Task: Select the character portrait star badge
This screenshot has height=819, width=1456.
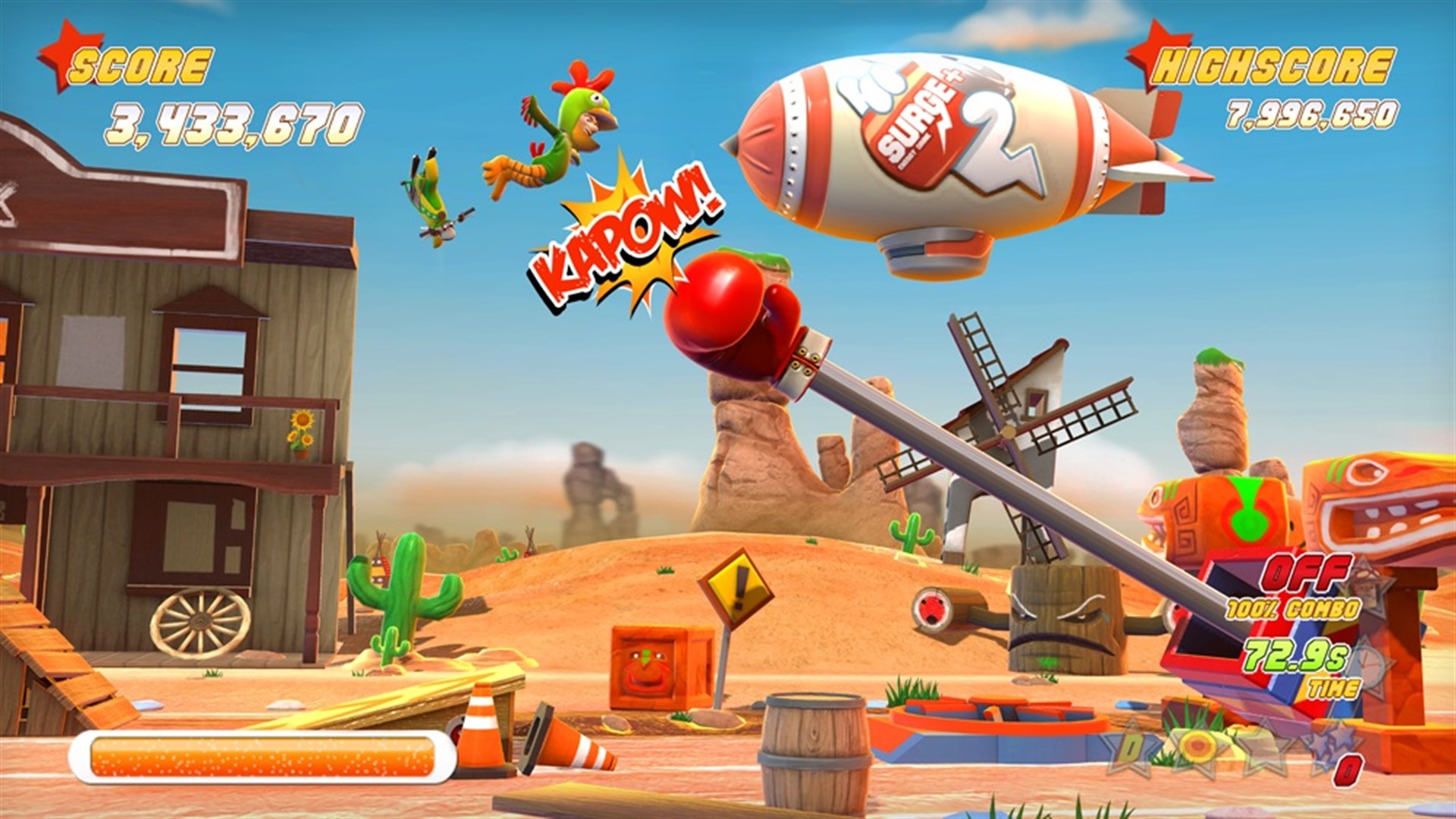Action: (x=1367, y=585)
